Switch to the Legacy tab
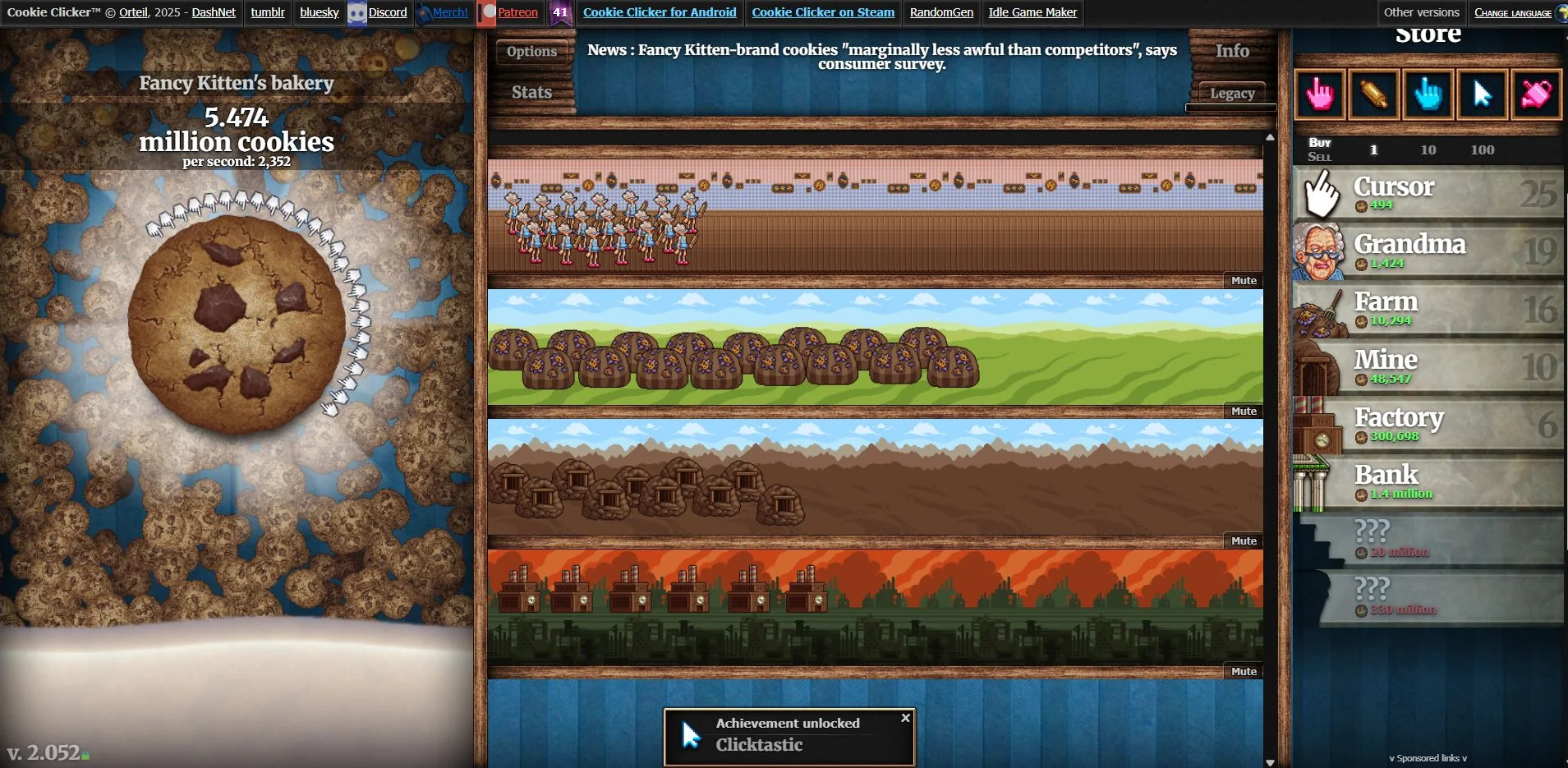 click(x=1230, y=93)
